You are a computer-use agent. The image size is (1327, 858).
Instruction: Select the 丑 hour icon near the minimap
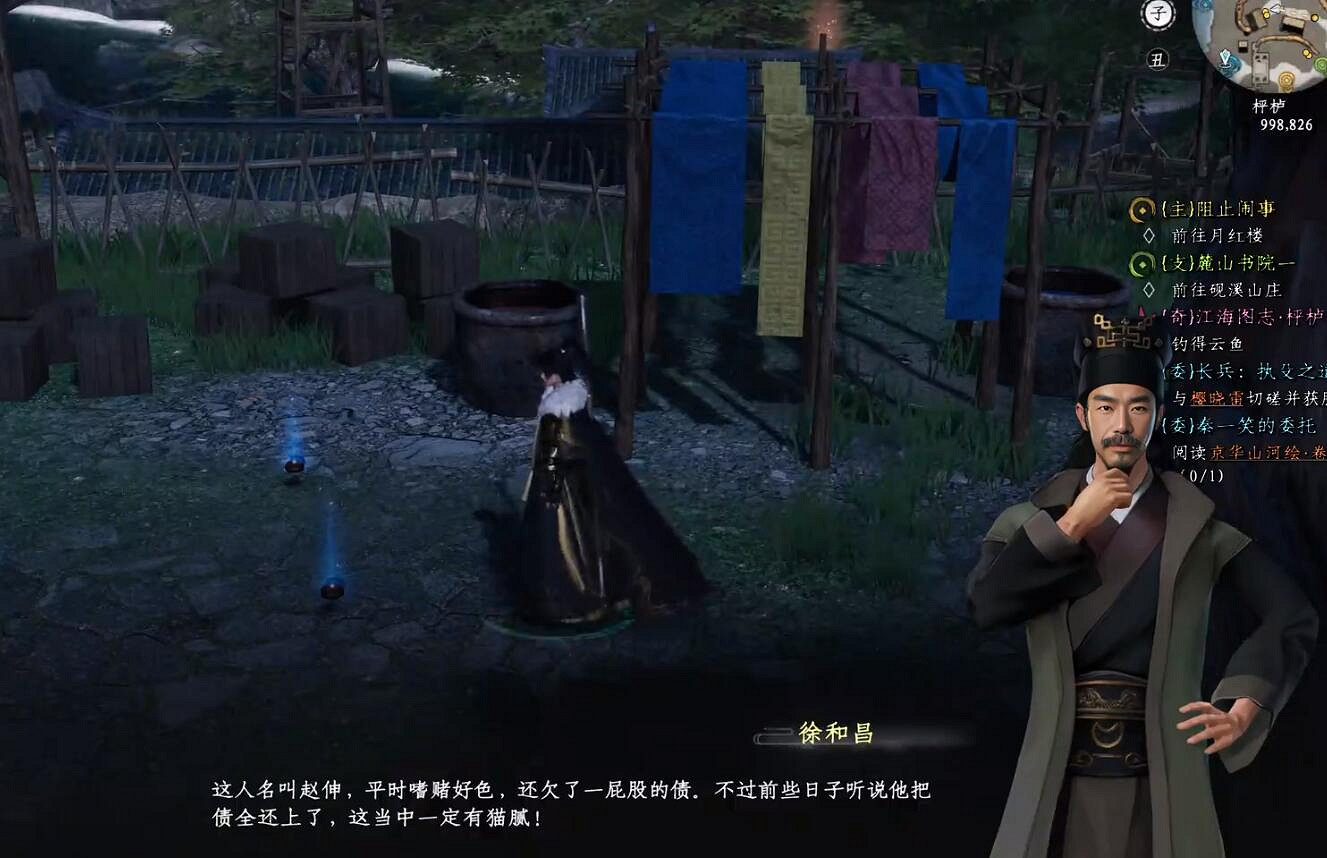1160,61
